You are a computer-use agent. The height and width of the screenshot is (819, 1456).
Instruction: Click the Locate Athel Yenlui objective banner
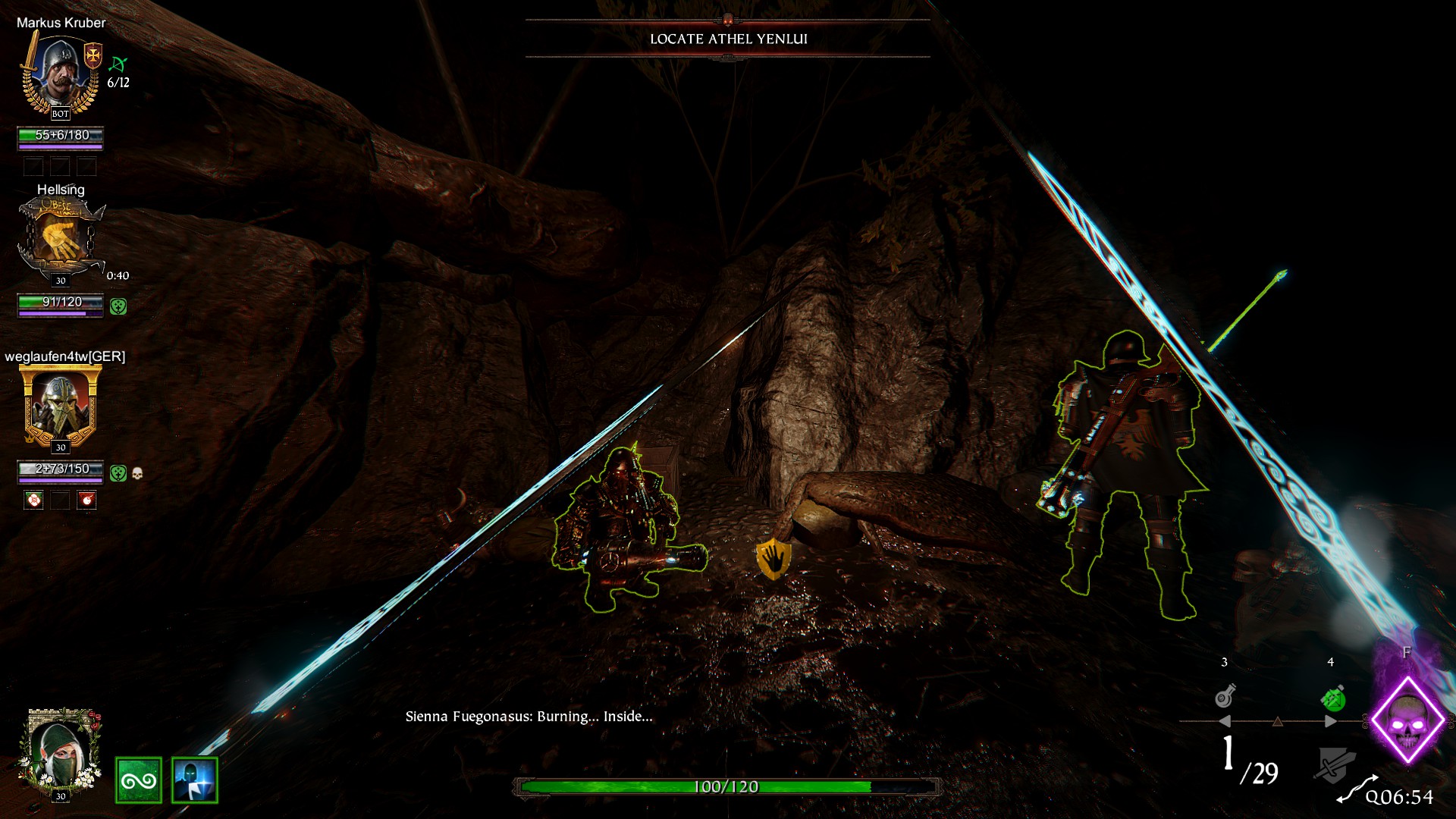[728, 39]
